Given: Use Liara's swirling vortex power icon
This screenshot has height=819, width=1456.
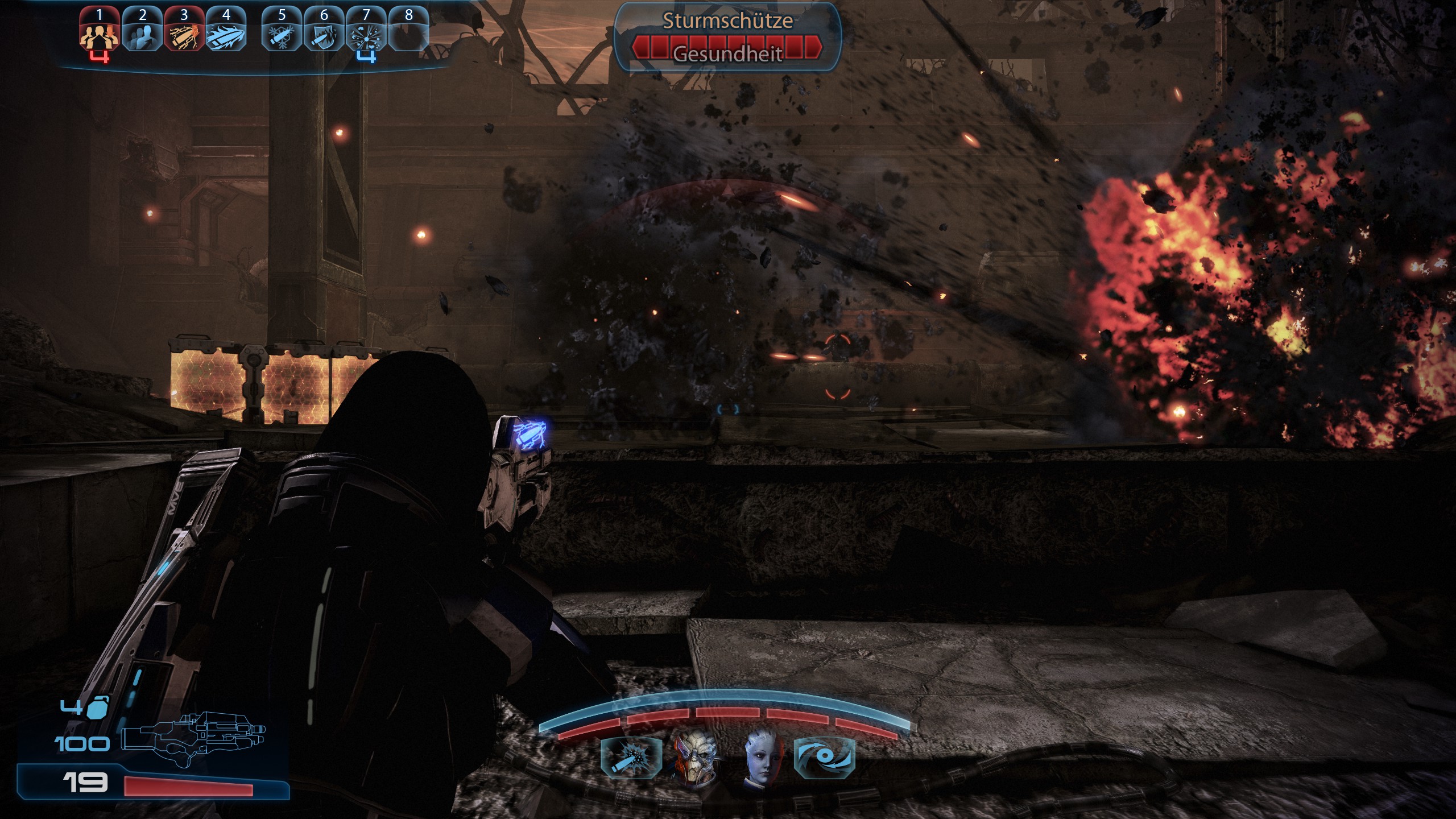Looking at the screenshot, I should [824, 758].
